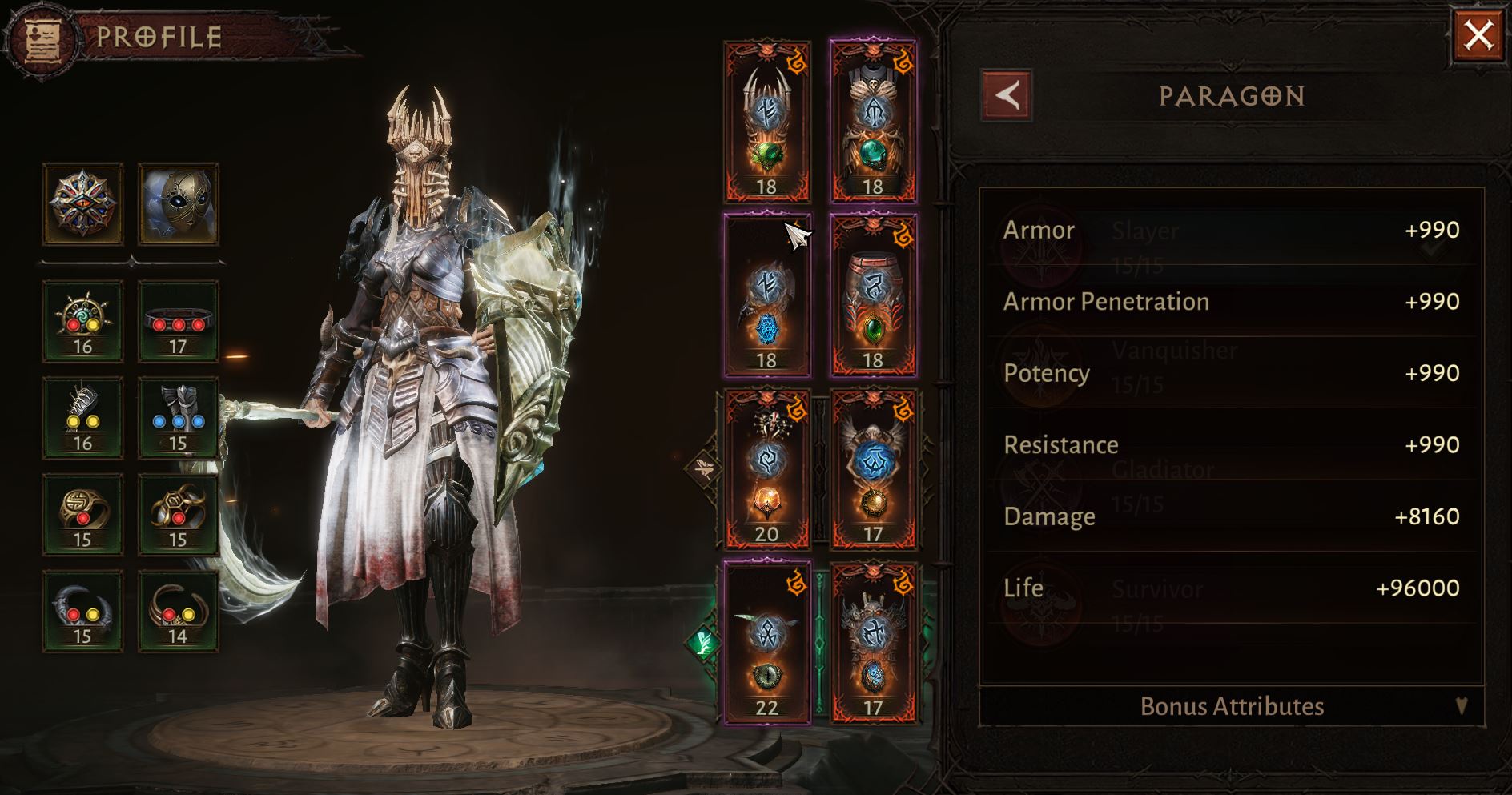1512x795 pixels.
Task: Close the profile window
Action: (1478, 36)
